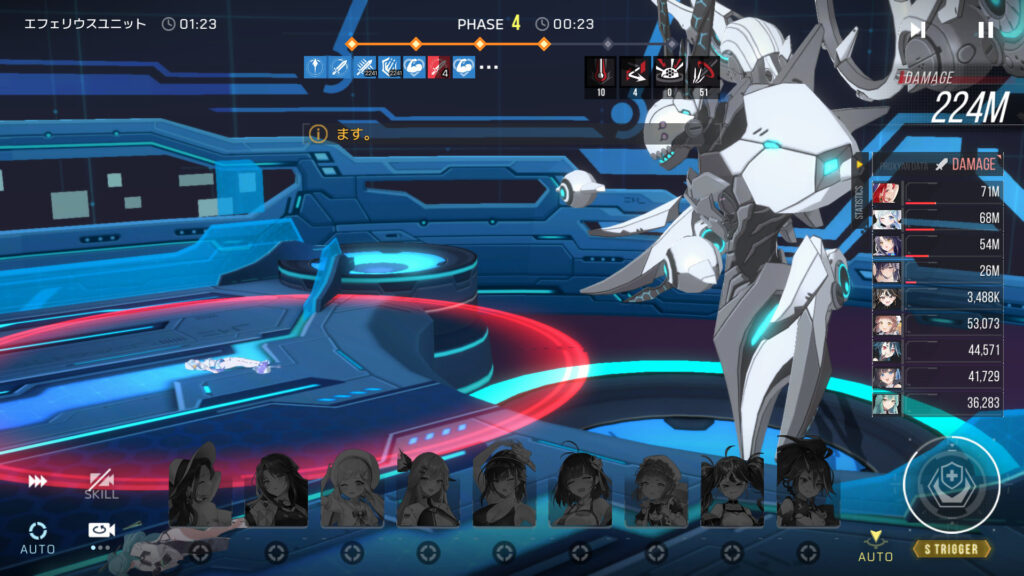Toggle the SKILL animation button

pos(101,484)
